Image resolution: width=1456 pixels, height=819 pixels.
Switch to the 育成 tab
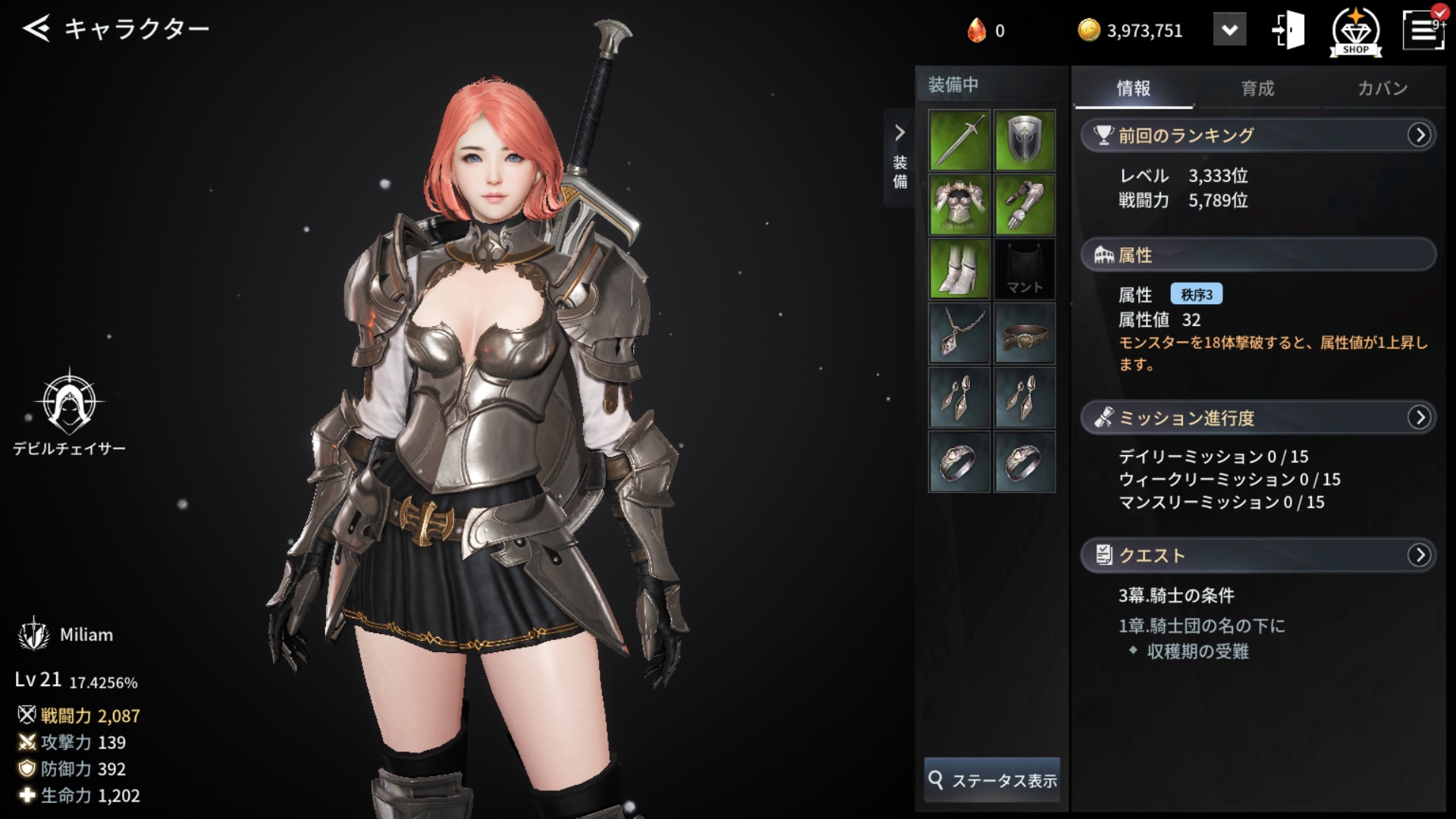click(x=1257, y=88)
